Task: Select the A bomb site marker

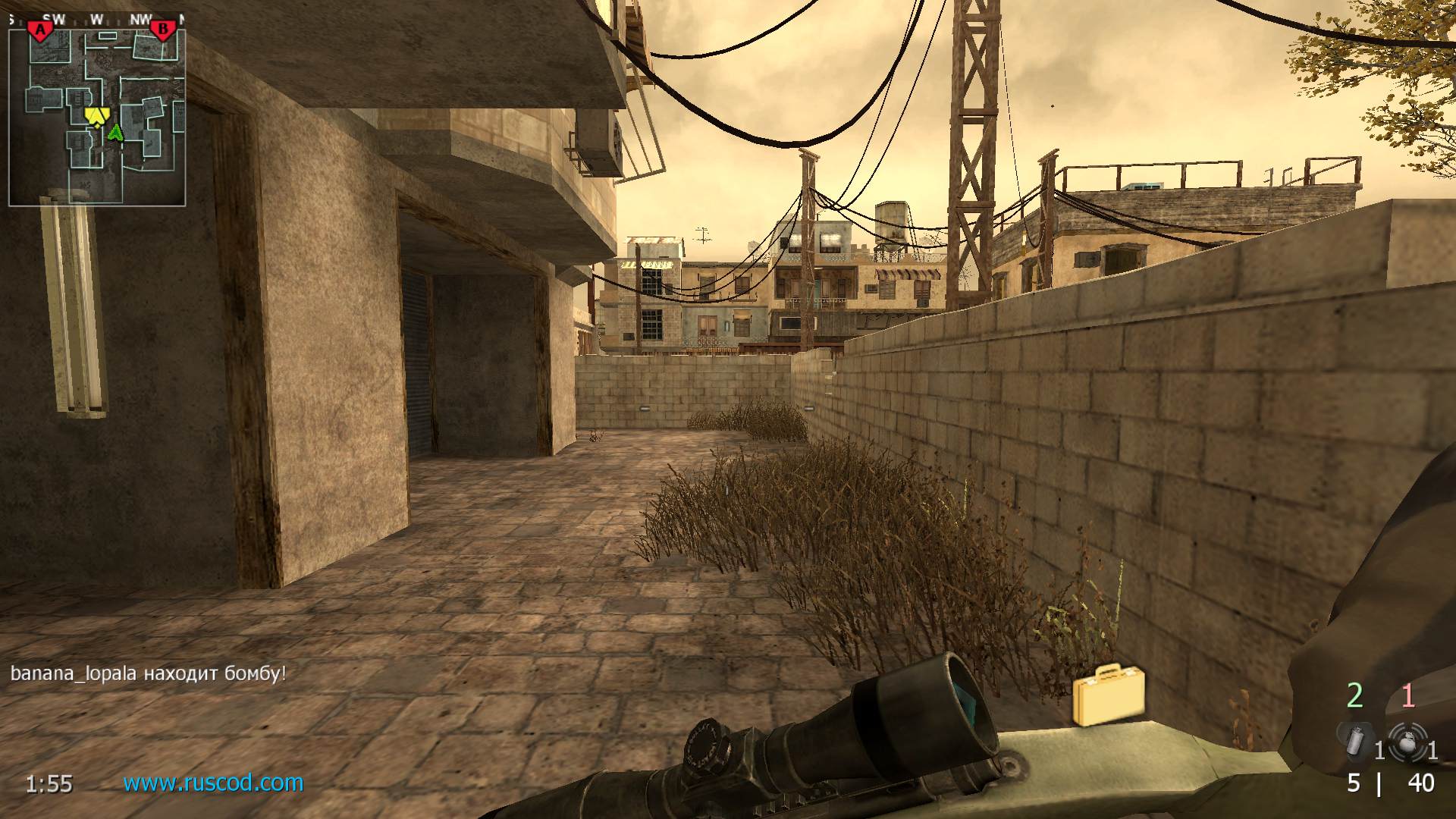Action: tap(40, 30)
